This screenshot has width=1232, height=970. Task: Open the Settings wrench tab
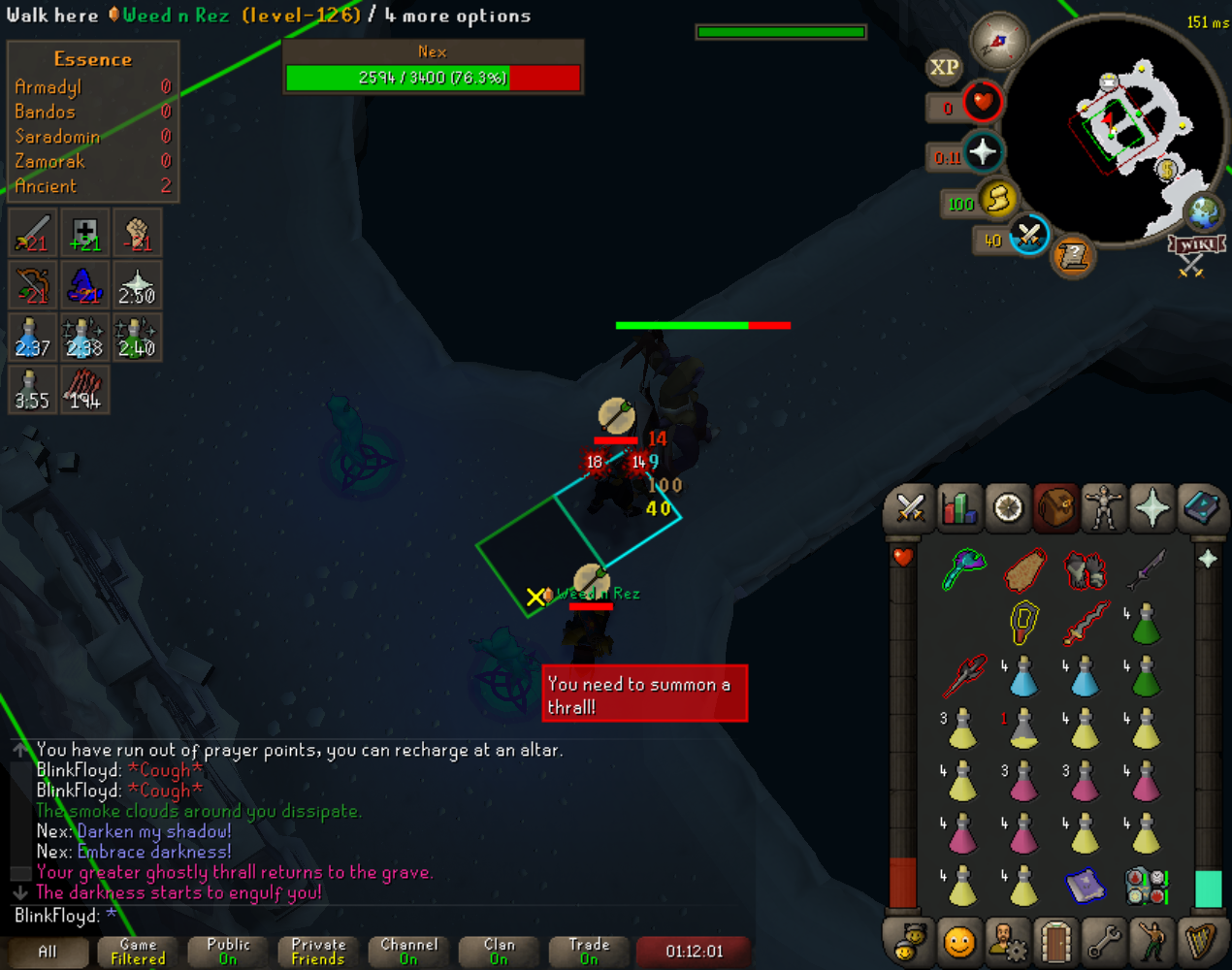coord(1103,941)
